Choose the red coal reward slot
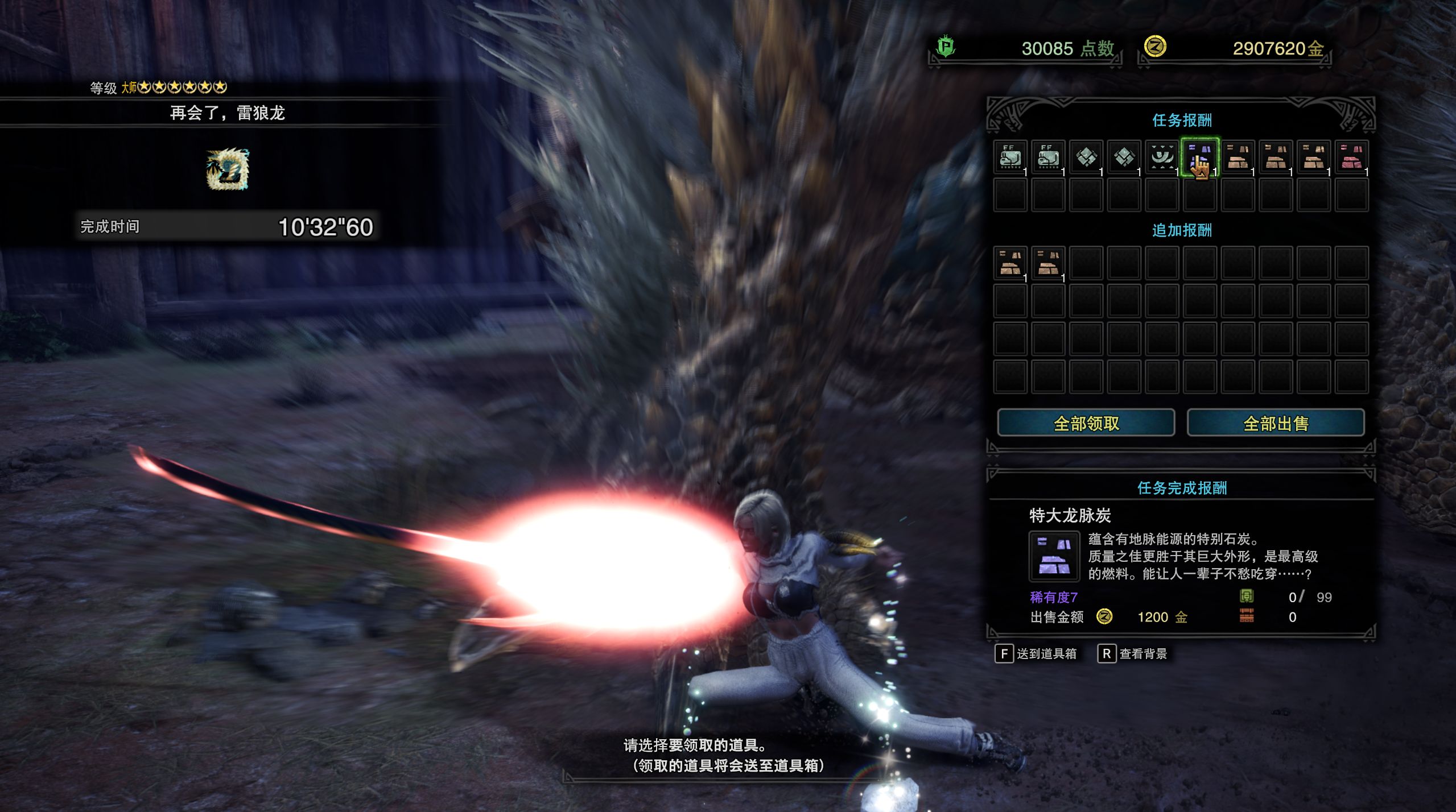Screen dimensions: 1456x812 [1351, 157]
